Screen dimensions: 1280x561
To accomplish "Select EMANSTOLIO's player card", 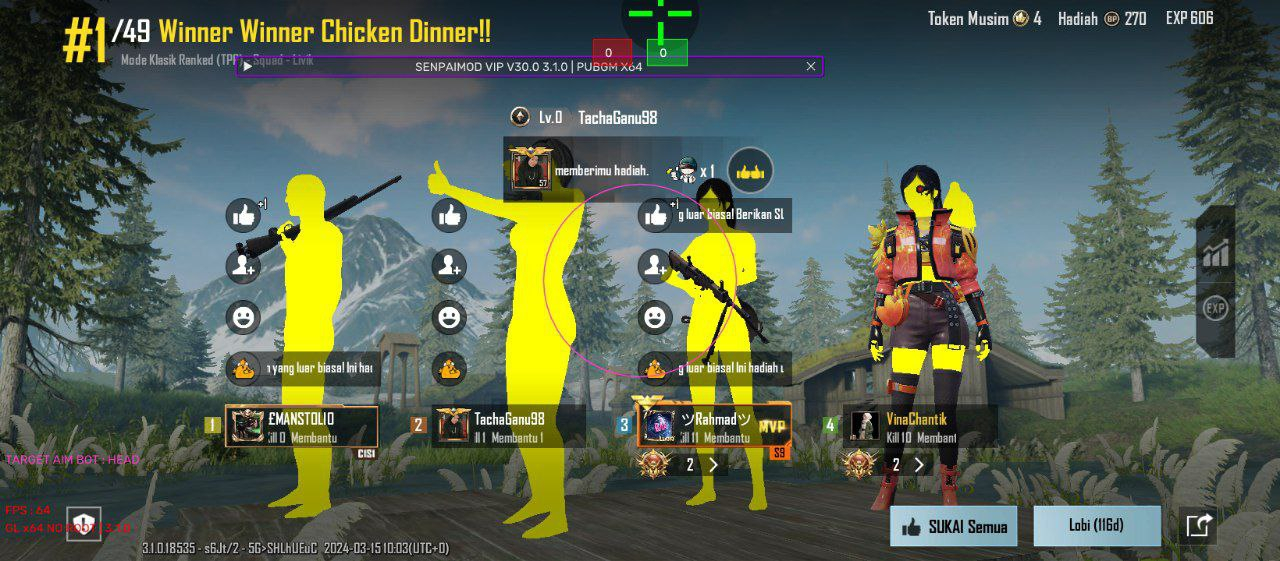I will [x=302, y=427].
